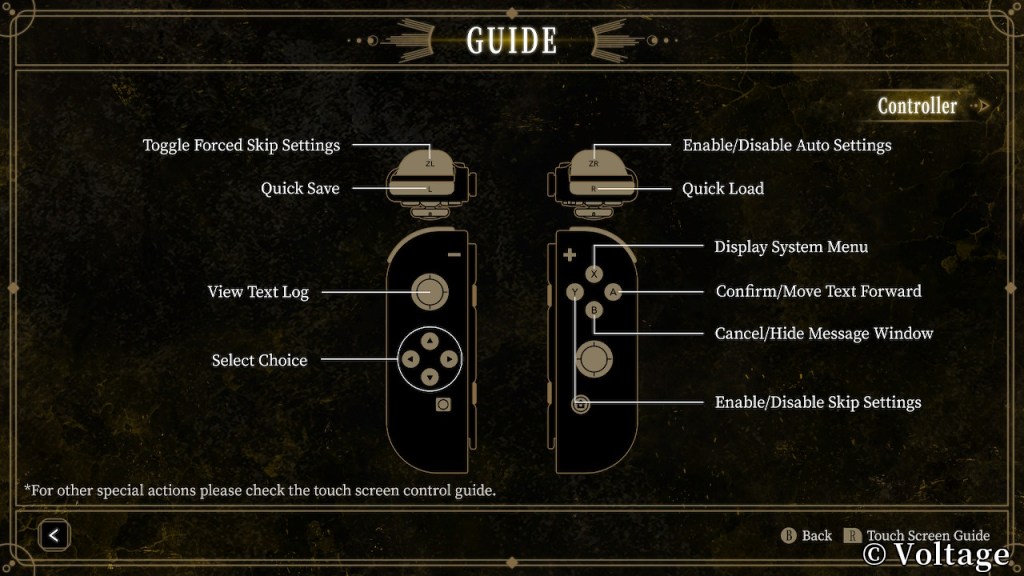Switch guide page via Controller arrow
This screenshot has width=1024, height=576.
(x=984, y=106)
